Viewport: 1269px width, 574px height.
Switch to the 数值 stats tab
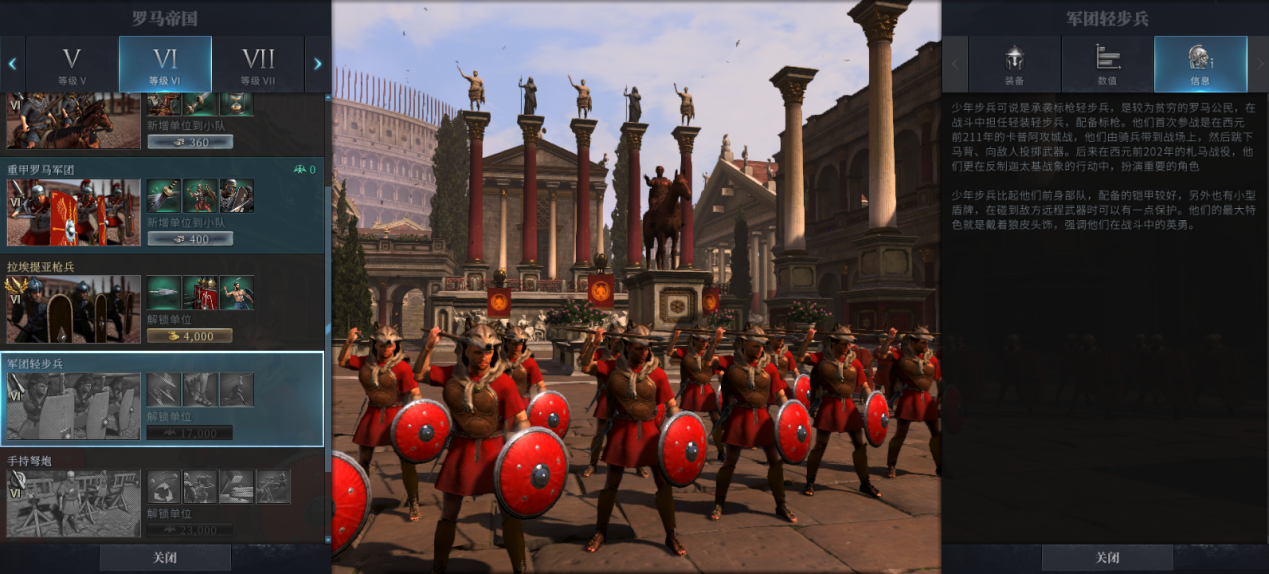pyautogui.click(x=1107, y=64)
